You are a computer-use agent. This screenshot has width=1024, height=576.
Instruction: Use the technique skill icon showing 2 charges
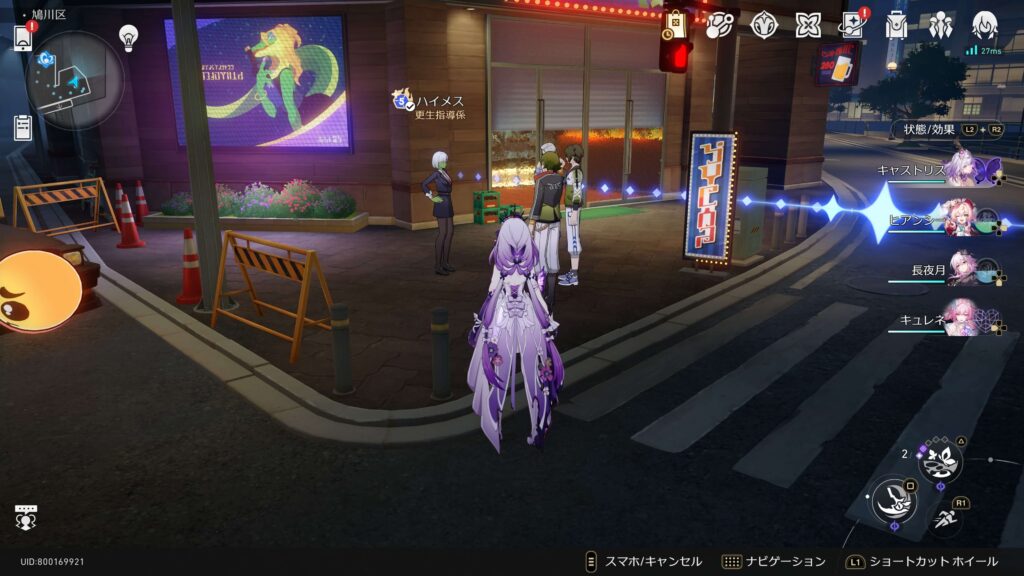pos(940,460)
